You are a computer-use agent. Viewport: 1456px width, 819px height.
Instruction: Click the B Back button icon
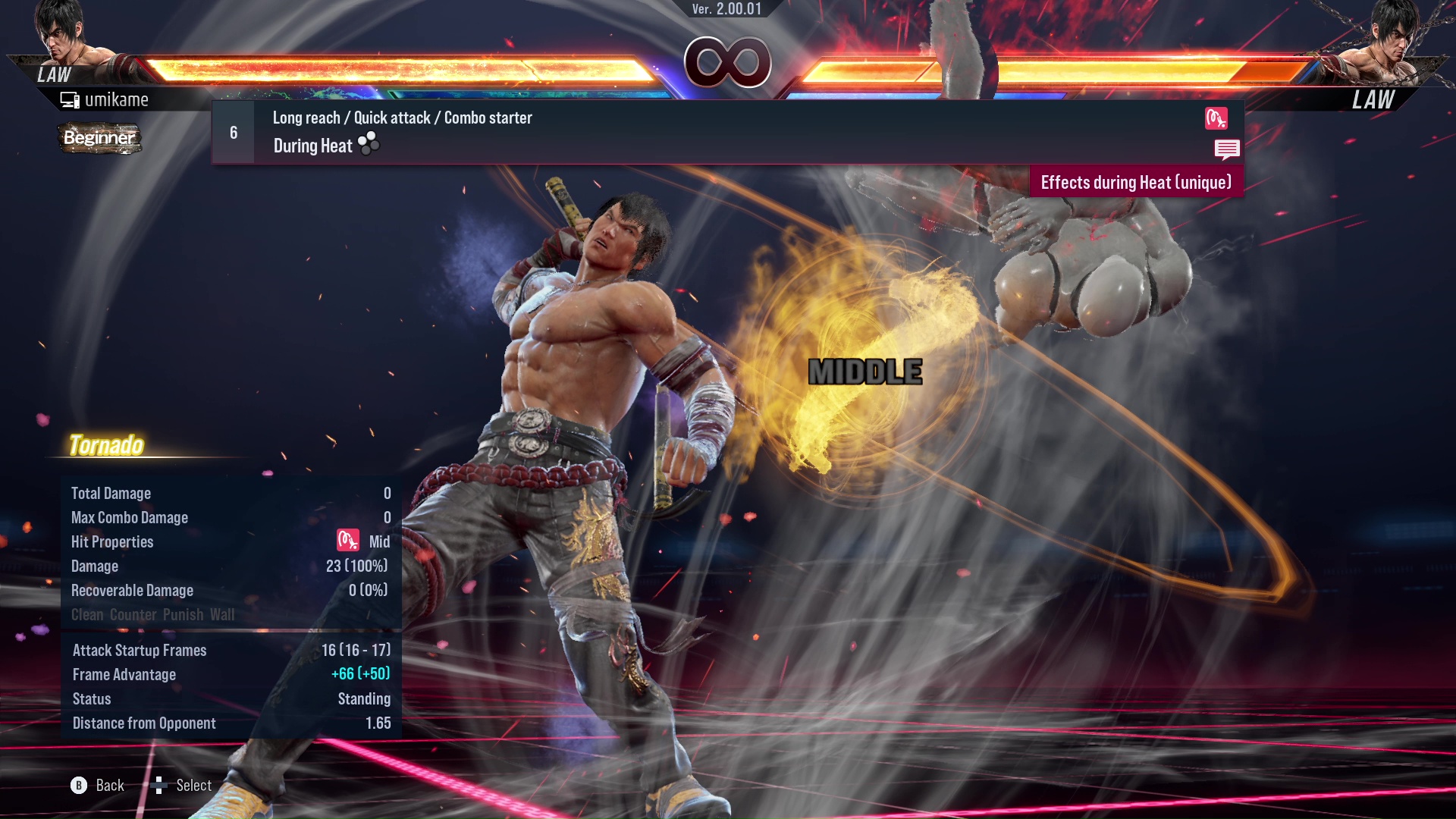[78, 785]
